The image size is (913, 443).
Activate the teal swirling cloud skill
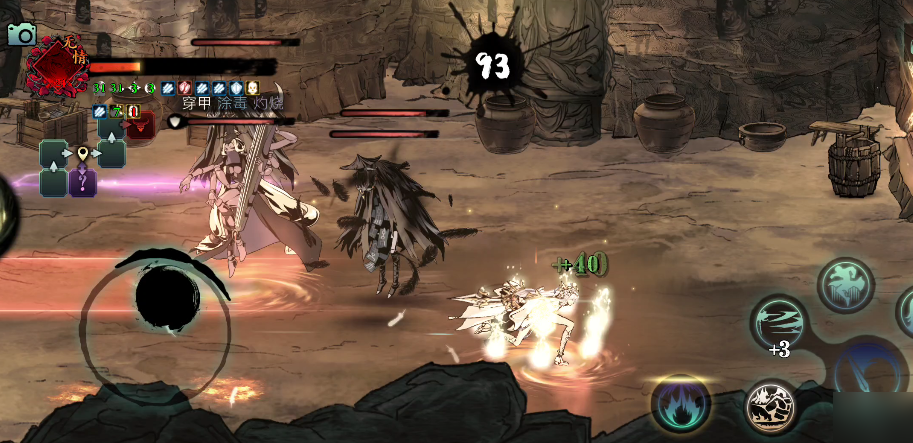845,284
